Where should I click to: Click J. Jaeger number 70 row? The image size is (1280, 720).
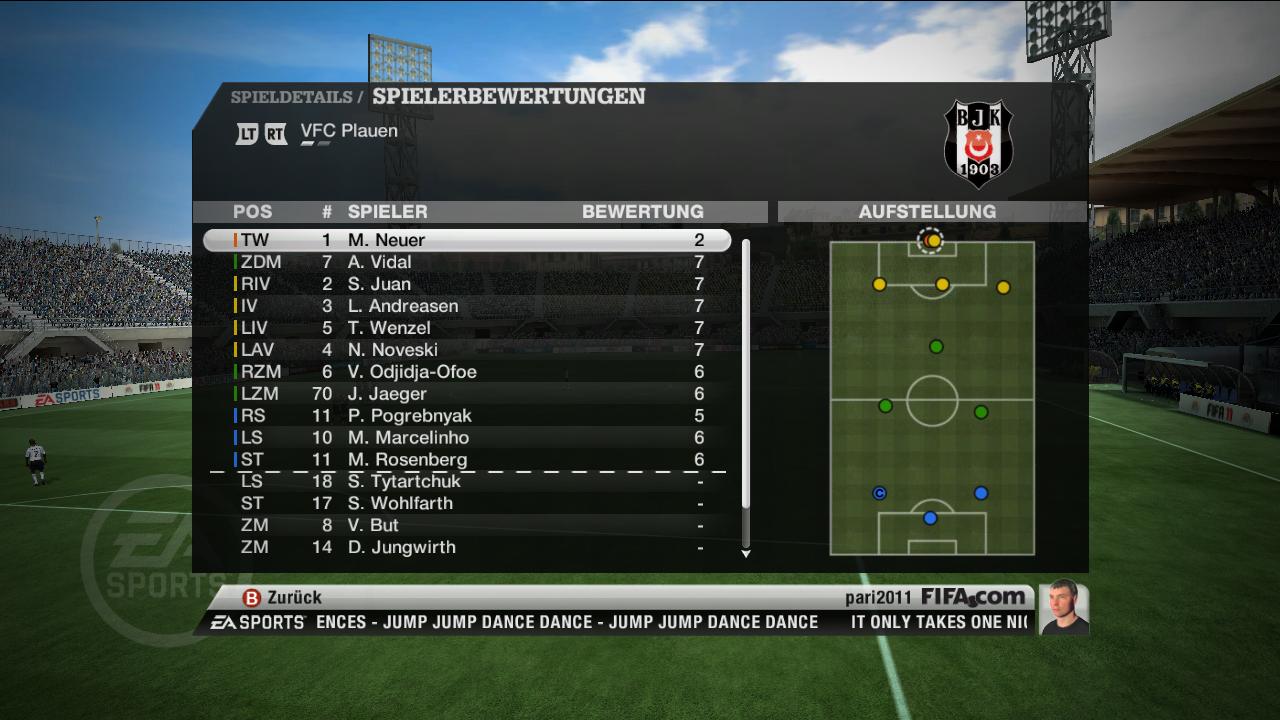click(x=467, y=394)
